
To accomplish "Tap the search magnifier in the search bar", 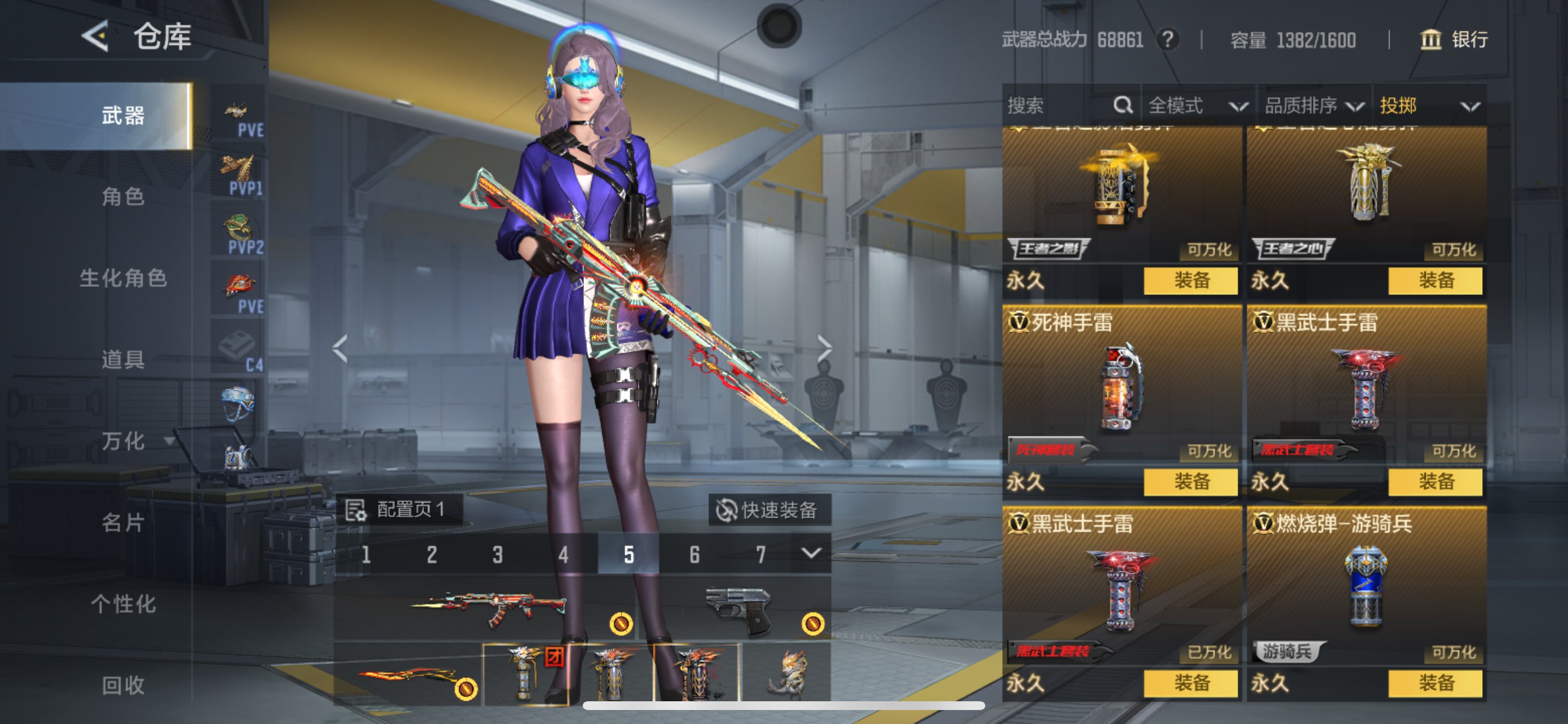I will click(x=1122, y=105).
